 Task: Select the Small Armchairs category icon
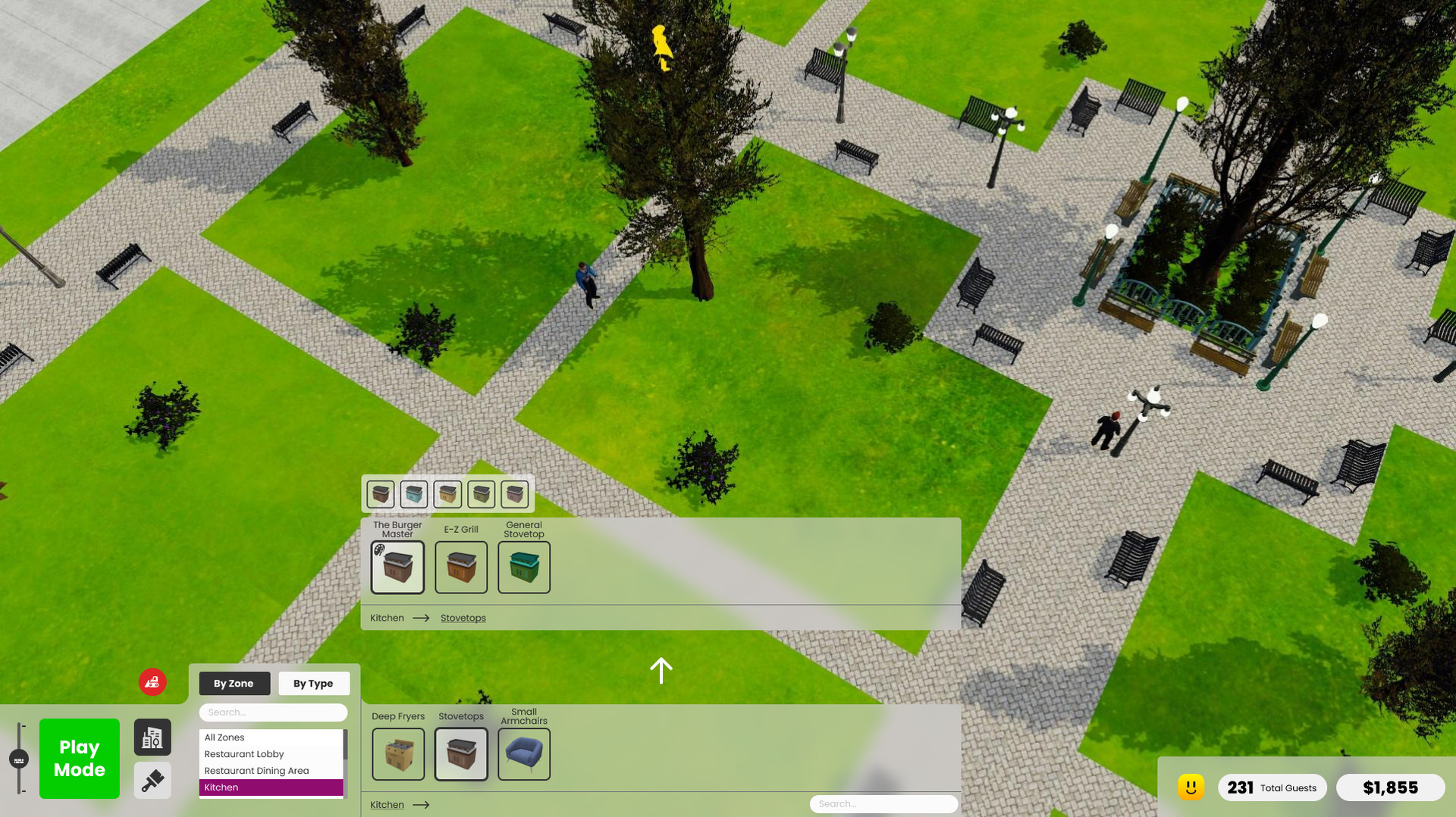tap(524, 754)
